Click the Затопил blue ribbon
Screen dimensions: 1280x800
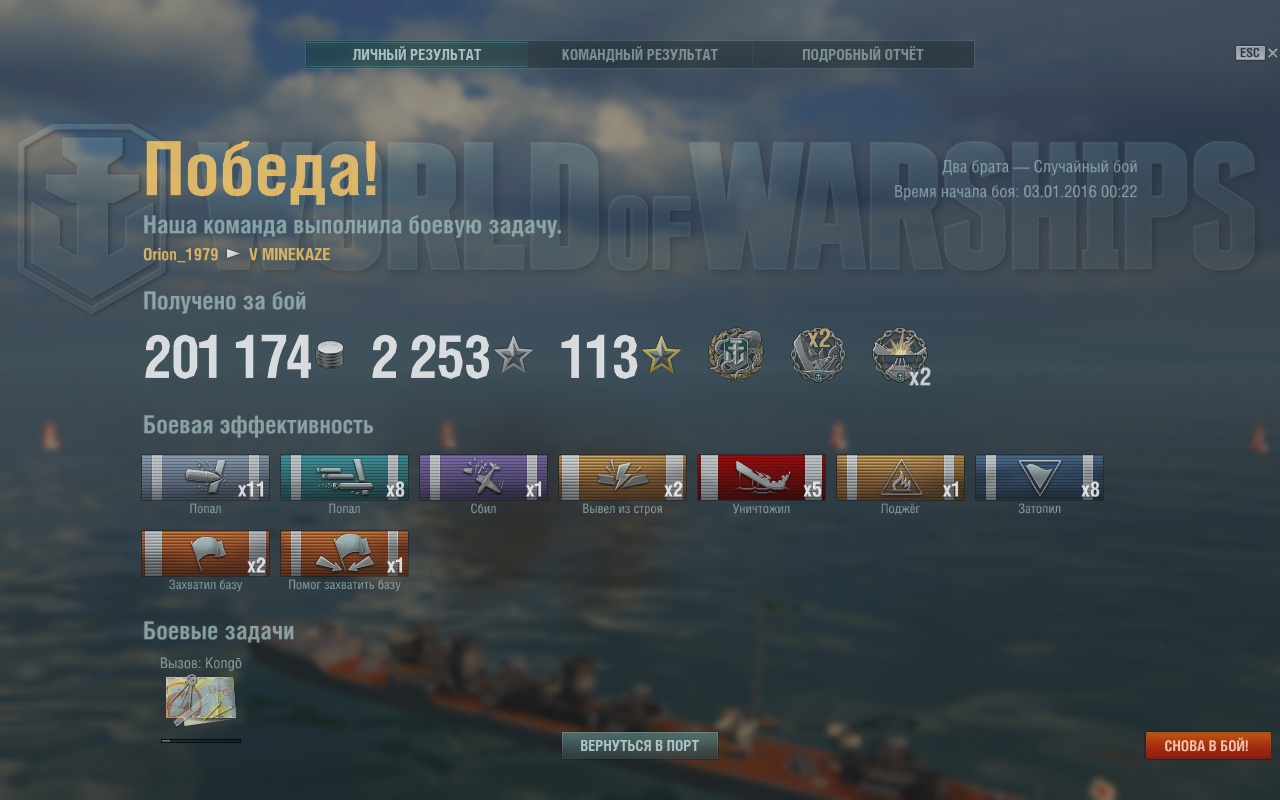(1039, 477)
